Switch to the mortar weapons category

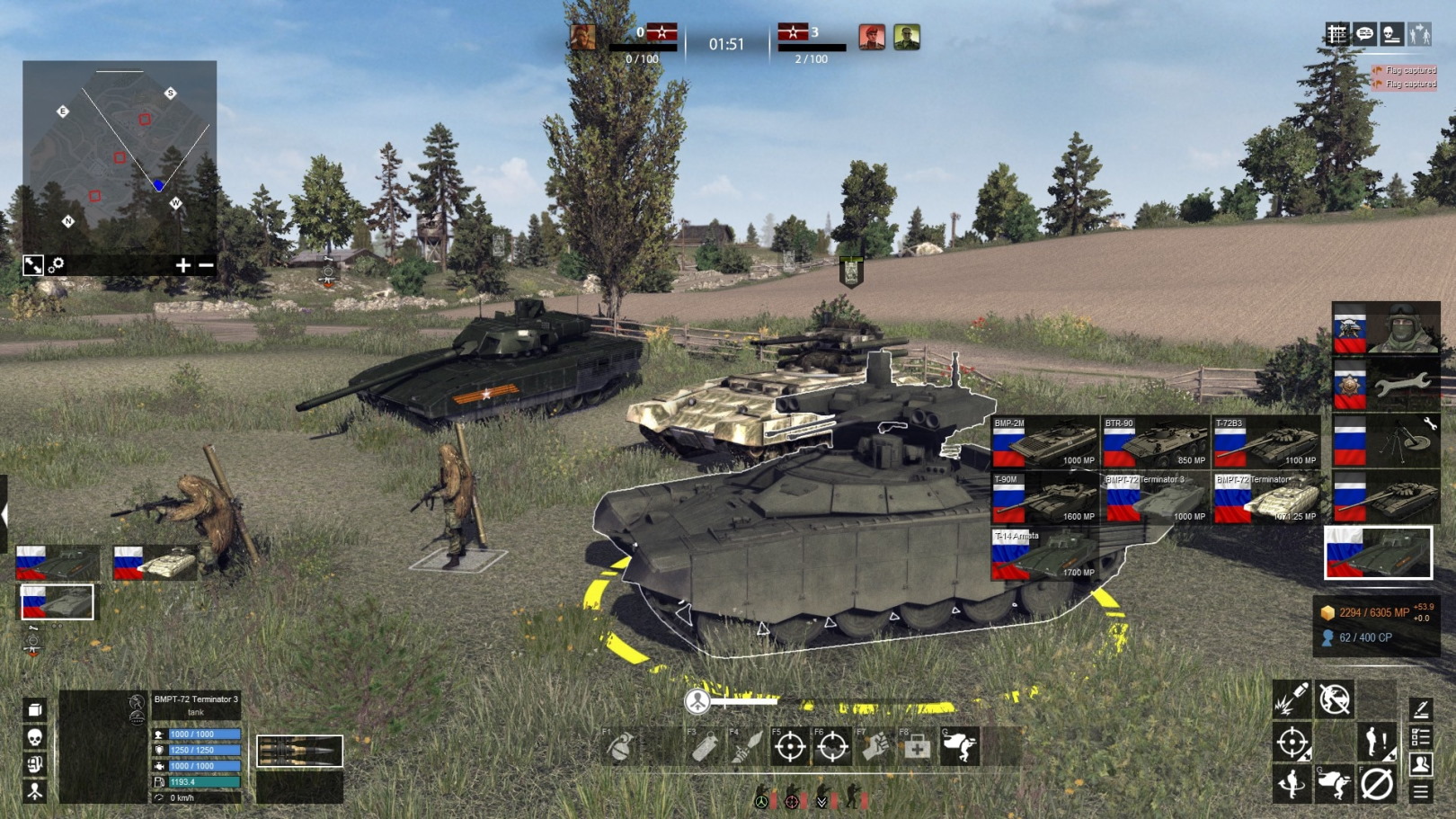tap(1385, 441)
